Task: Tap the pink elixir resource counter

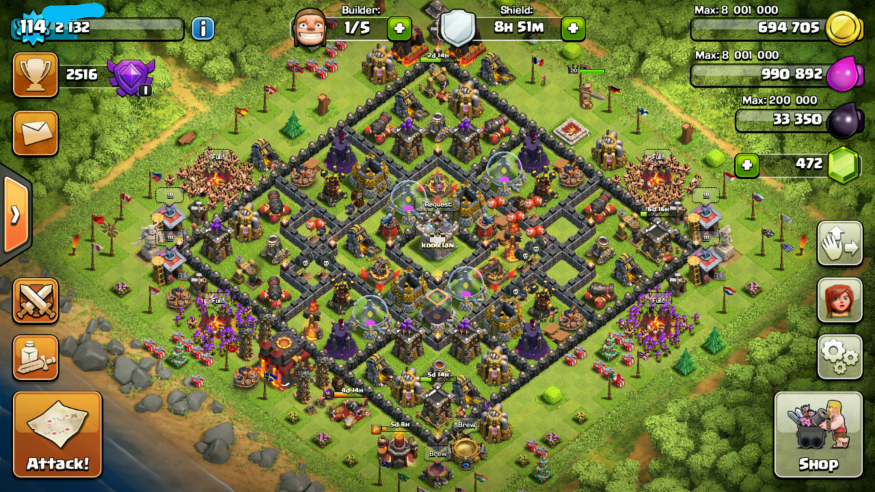Action: [774, 73]
